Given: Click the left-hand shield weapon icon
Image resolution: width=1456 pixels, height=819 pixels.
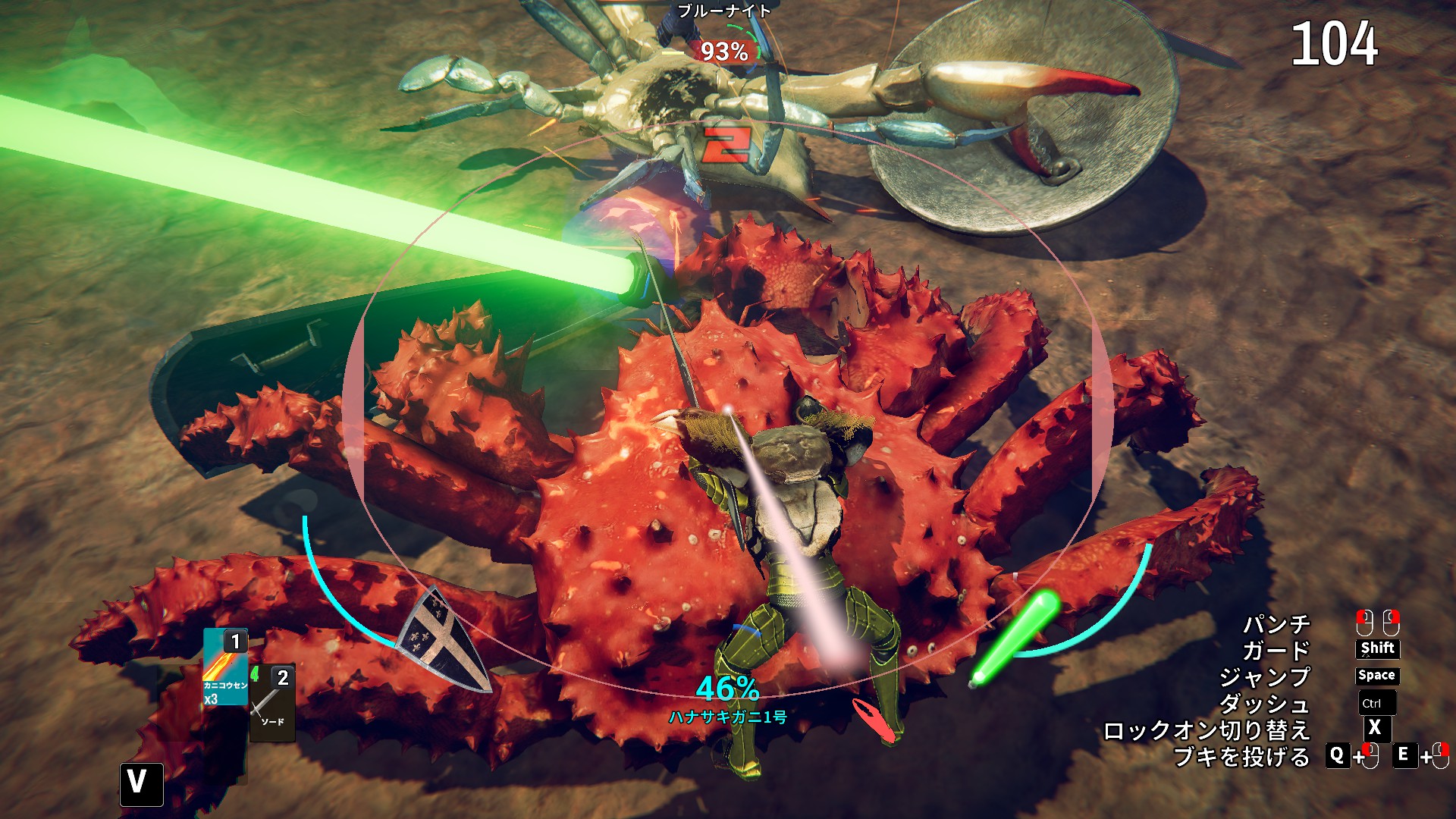Looking at the screenshot, I should [444, 640].
